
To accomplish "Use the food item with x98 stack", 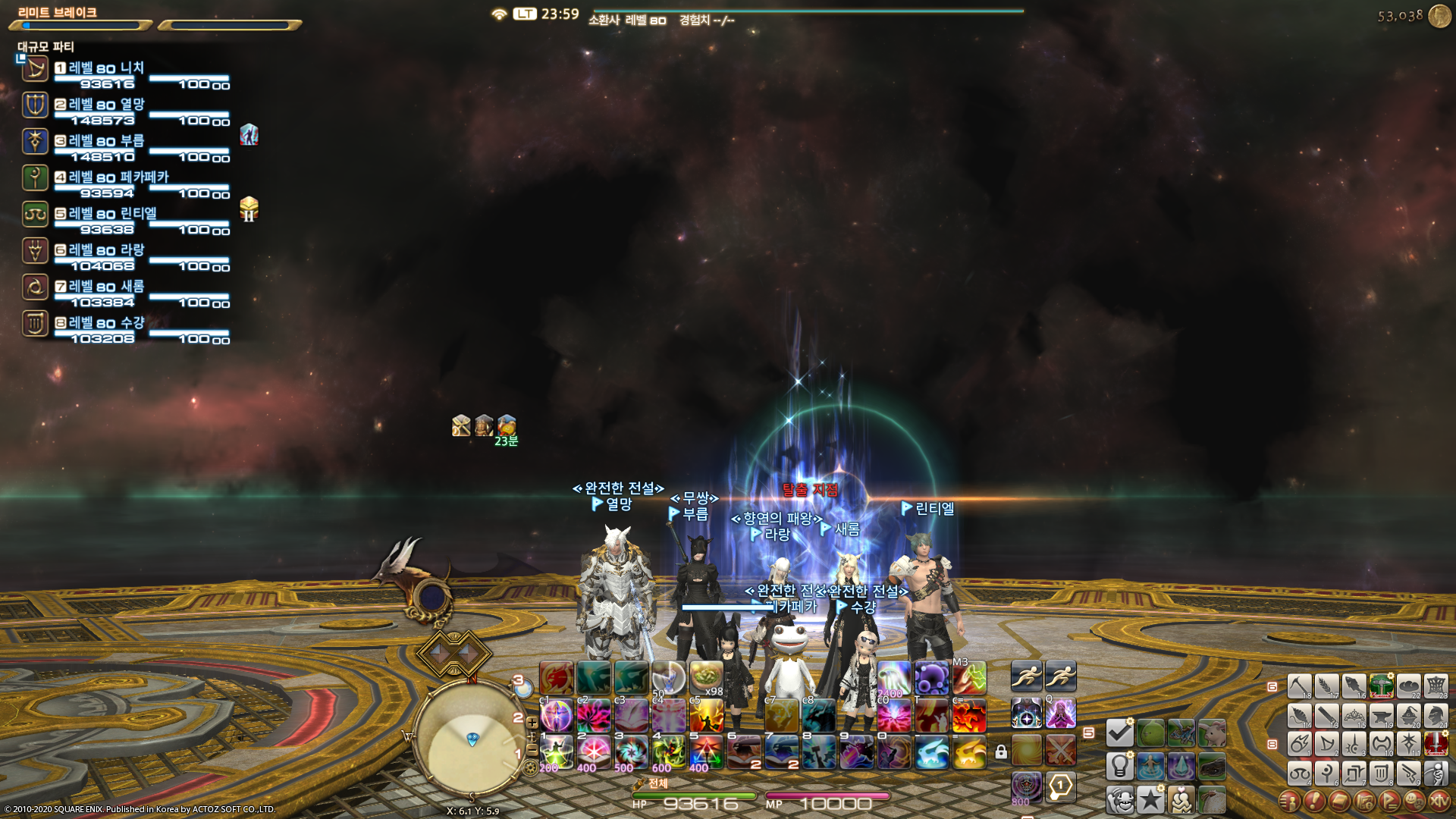I will click(x=706, y=678).
